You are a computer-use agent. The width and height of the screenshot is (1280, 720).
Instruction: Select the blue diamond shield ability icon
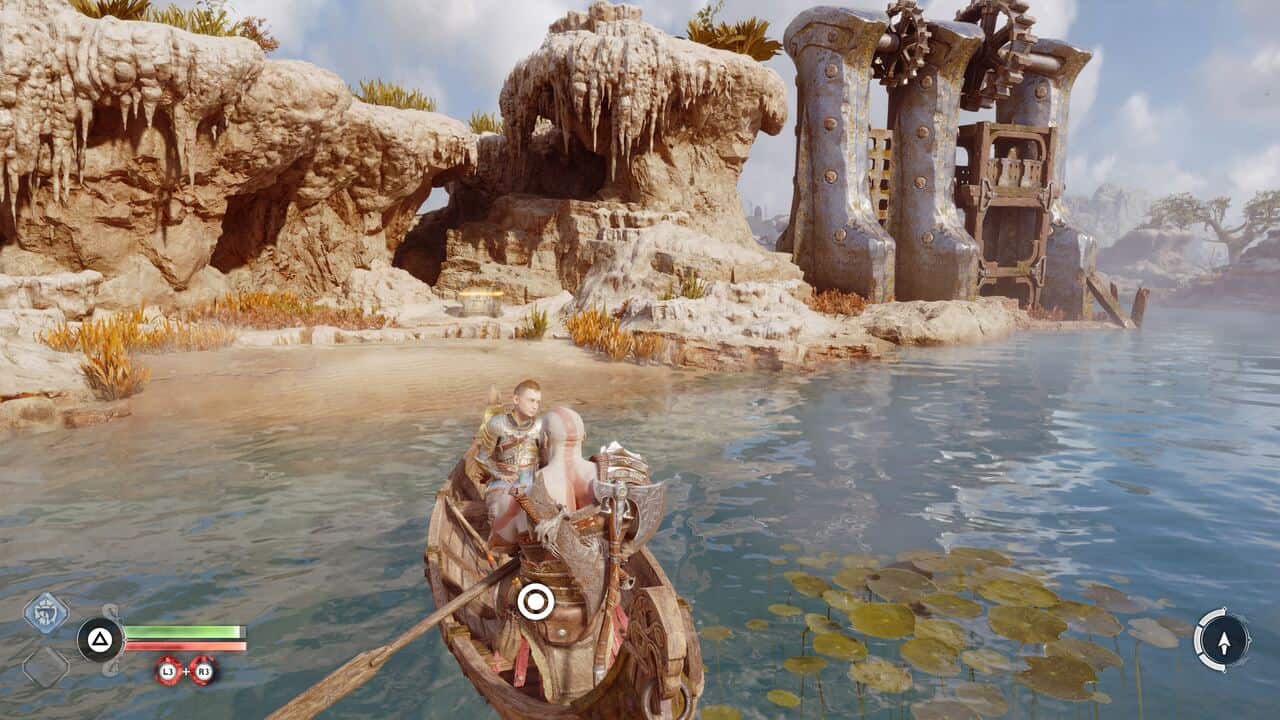46,612
